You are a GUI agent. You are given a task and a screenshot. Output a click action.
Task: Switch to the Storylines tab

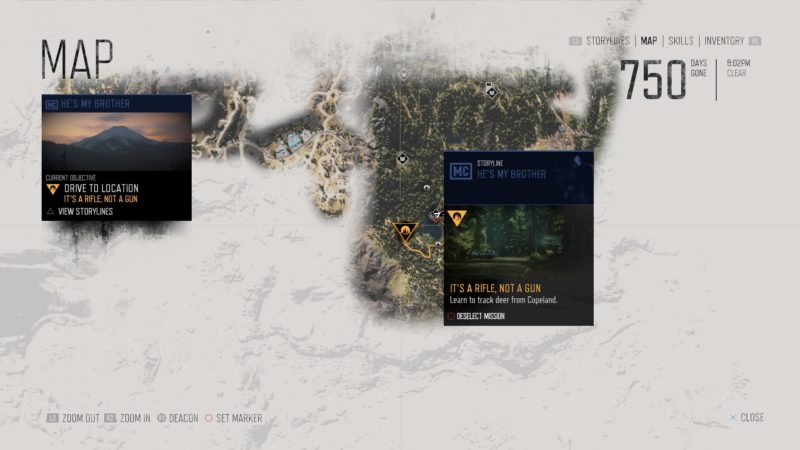pos(608,41)
